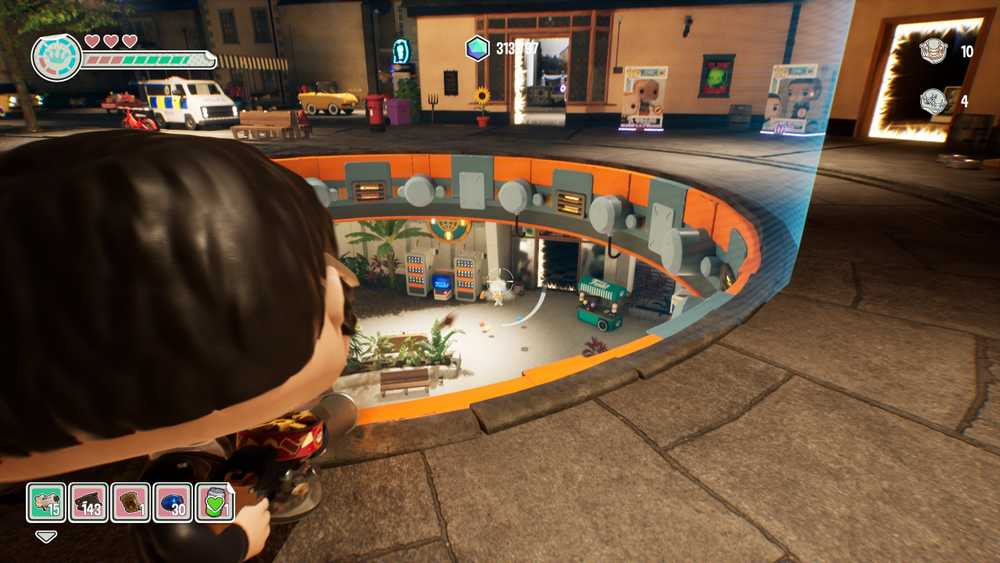
Task: Click the silver token icon showing 10
Action: pyautogui.click(x=933, y=51)
